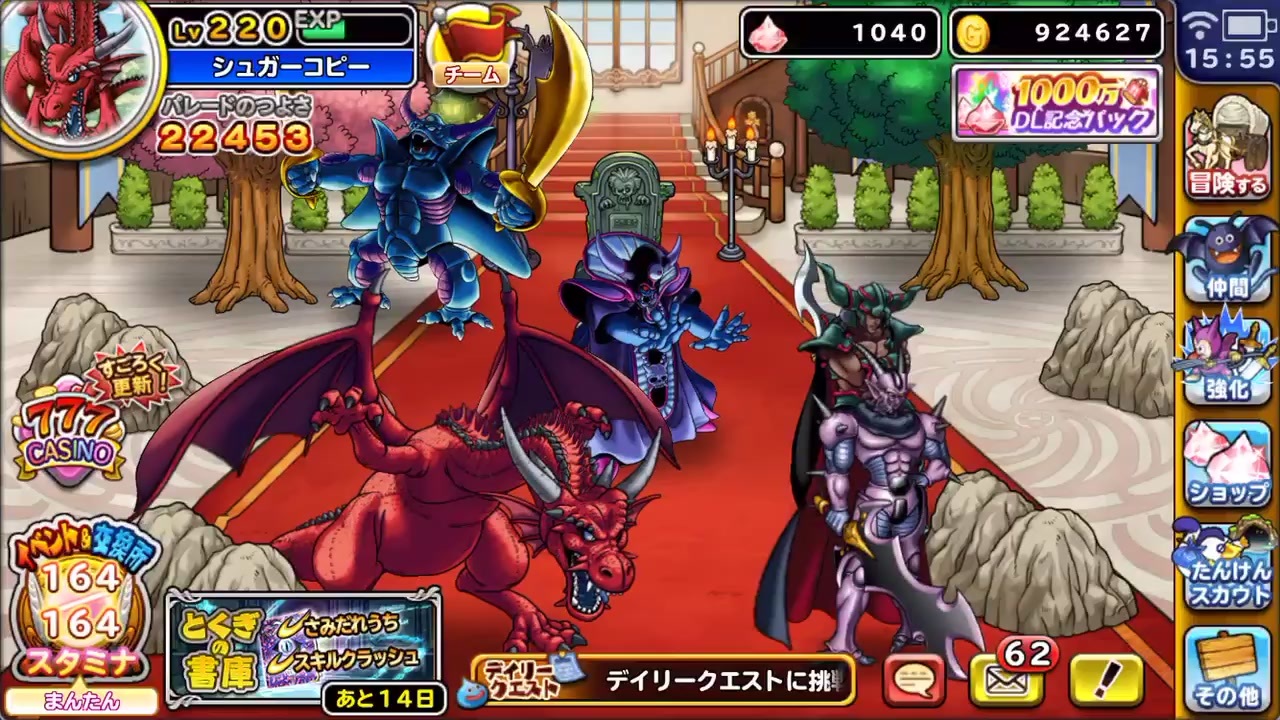This screenshot has width=1280, height=720.
Task: Open the ショップ shop
Action: (1228, 462)
